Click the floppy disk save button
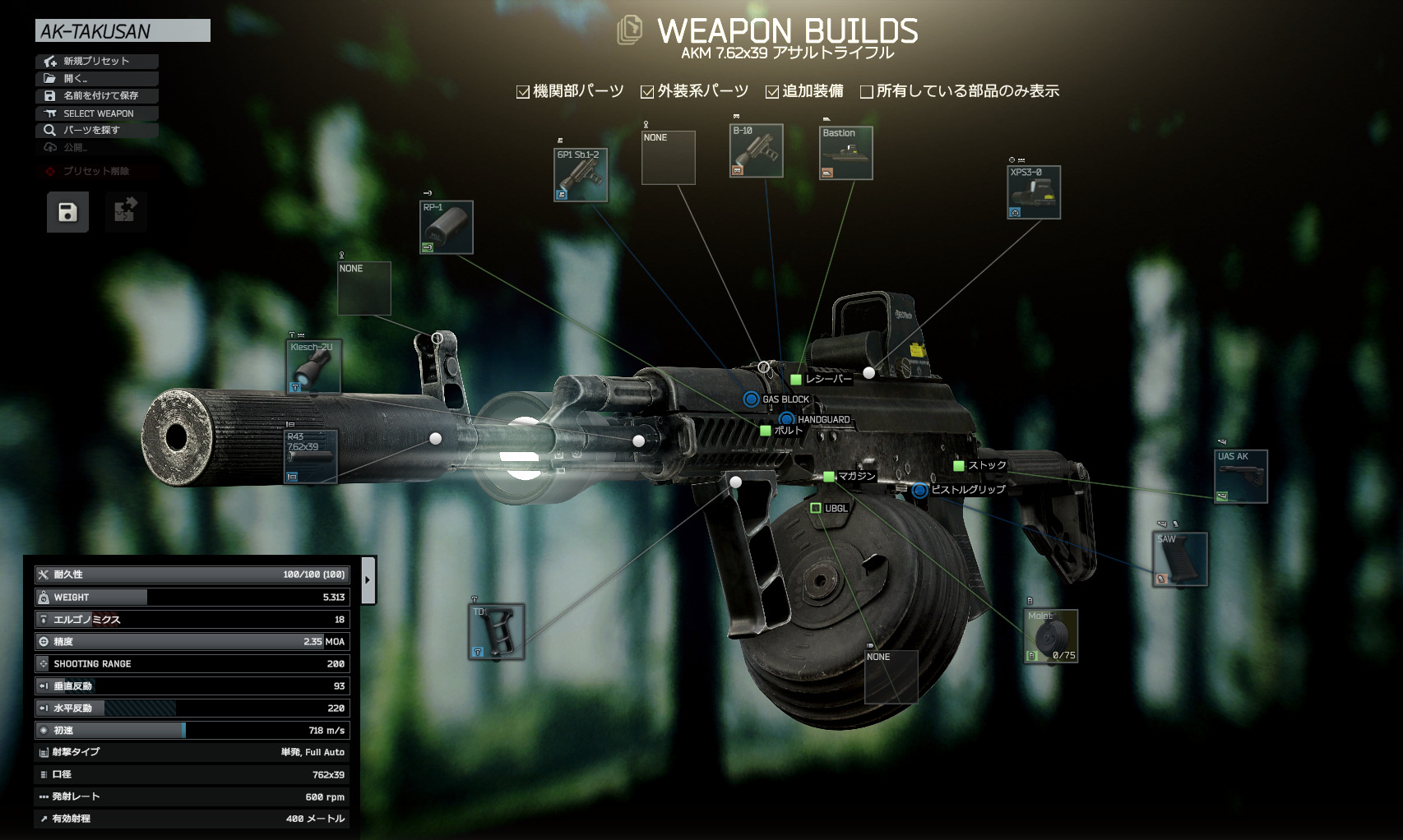1403x840 pixels. [x=67, y=212]
